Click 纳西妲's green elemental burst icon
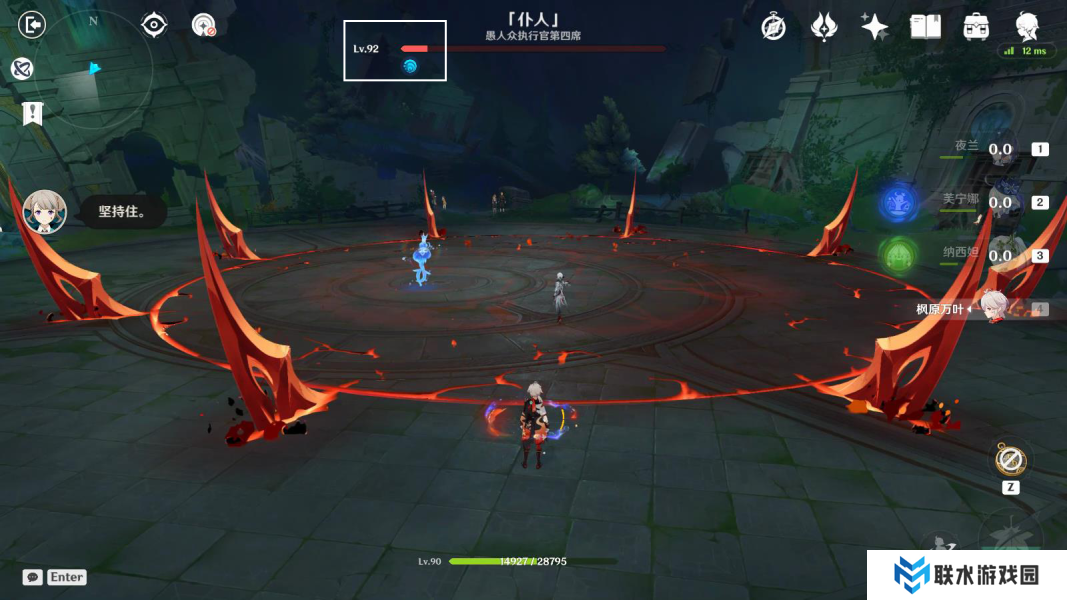 [899, 255]
